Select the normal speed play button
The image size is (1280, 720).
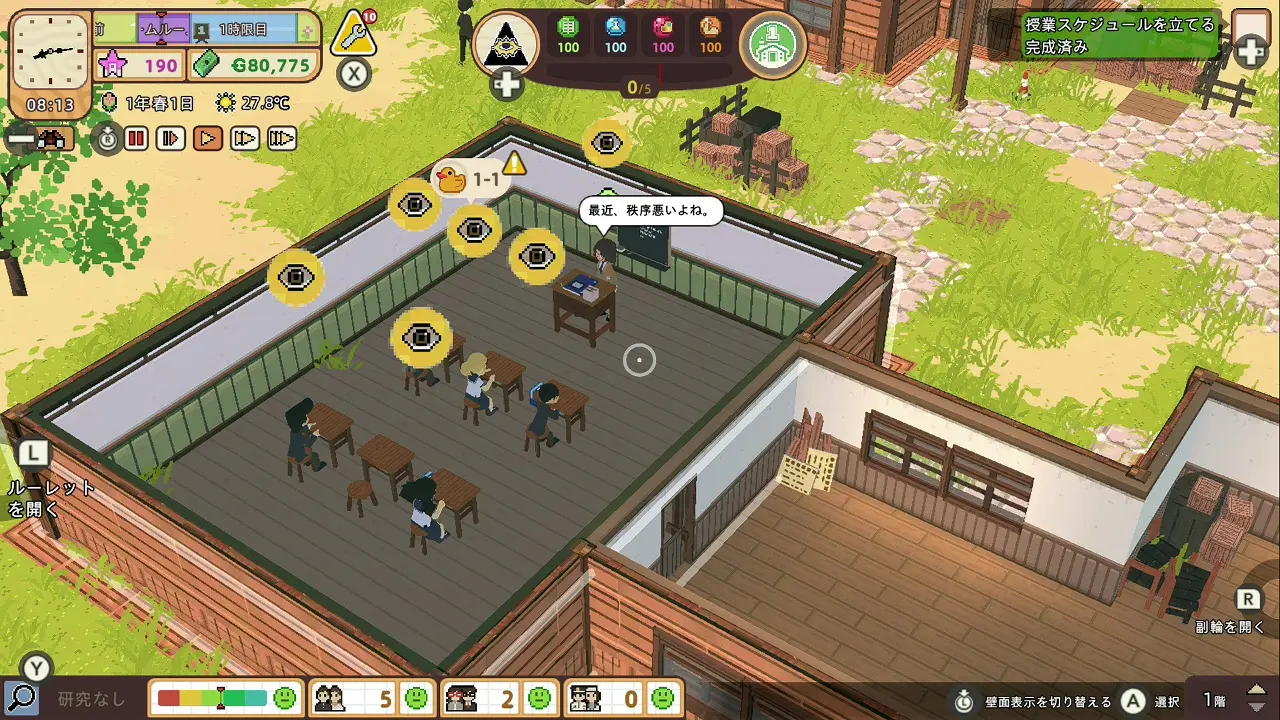point(208,138)
